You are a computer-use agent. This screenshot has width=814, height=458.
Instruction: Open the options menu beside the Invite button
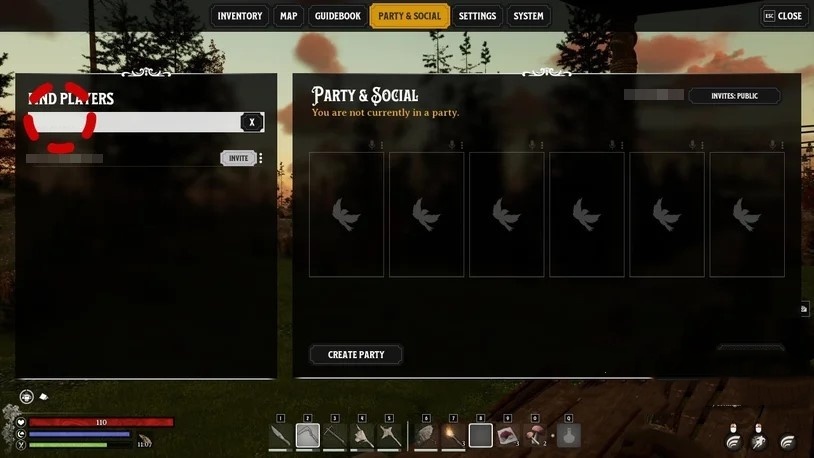[x=261, y=158]
